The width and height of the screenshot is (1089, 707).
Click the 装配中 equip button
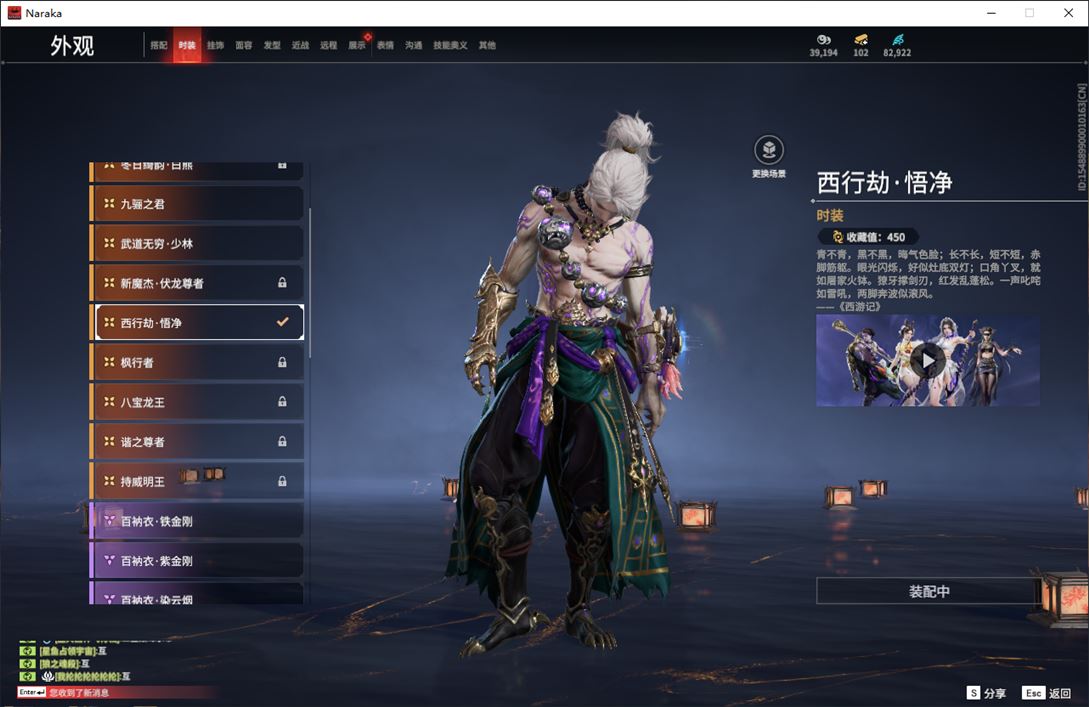tap(929, 591)
